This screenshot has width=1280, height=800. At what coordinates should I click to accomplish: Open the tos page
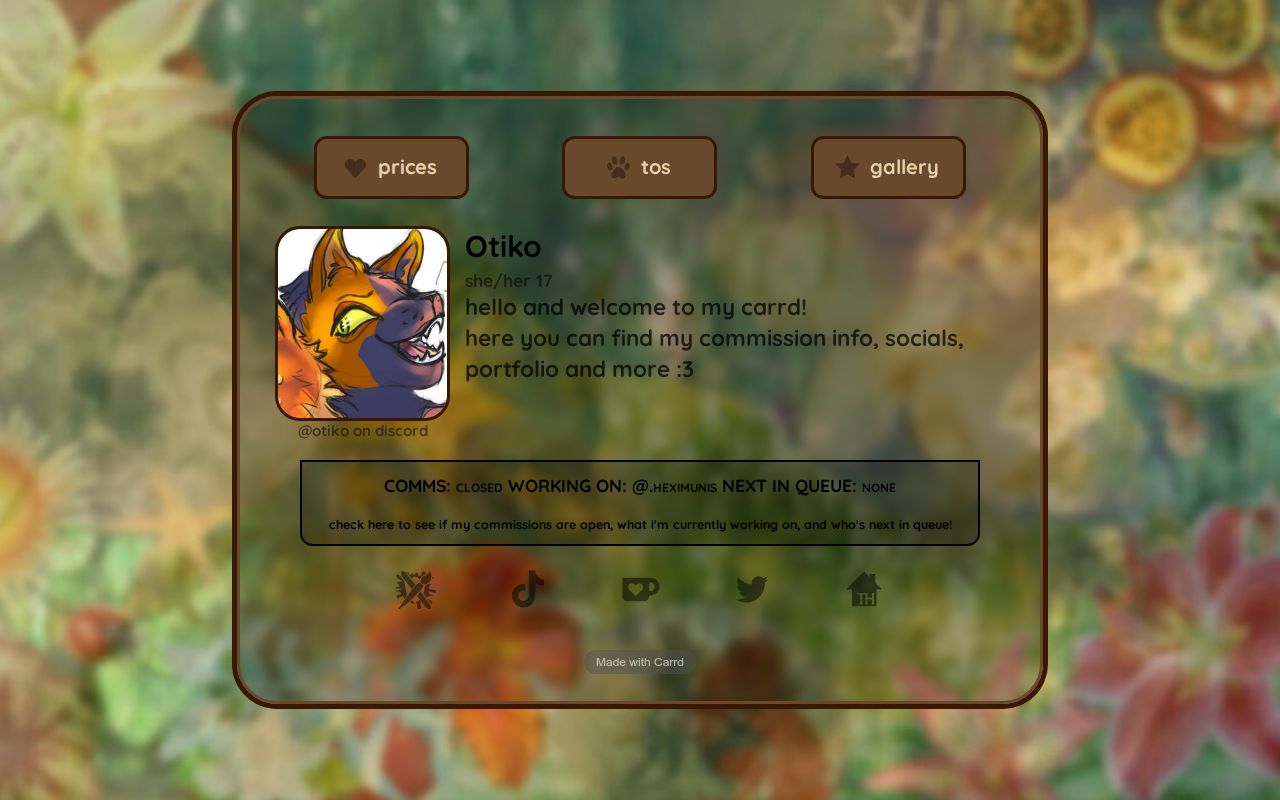[x=639, y=167]
